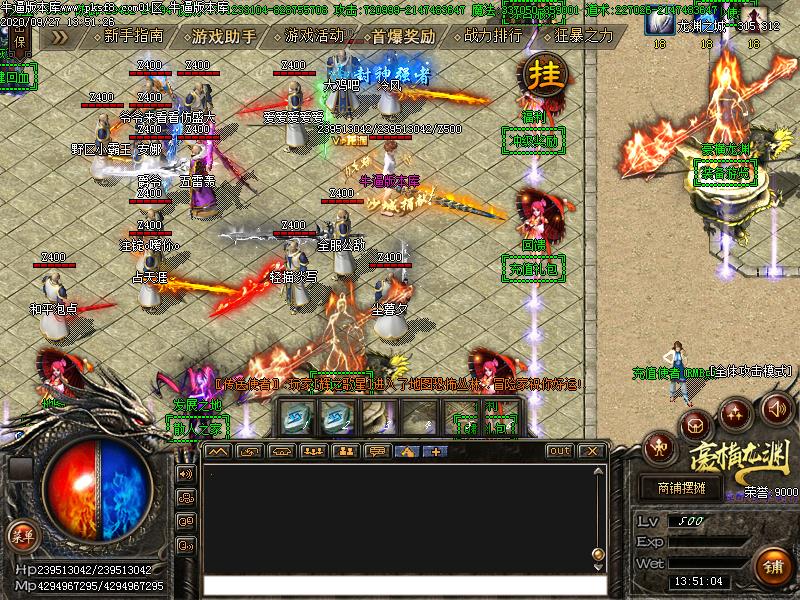Image resolution: width=800 pixels, height=600 pixels.
Task: Toggle the round 挂 auto-play button
Action: (x=544, y=75)
